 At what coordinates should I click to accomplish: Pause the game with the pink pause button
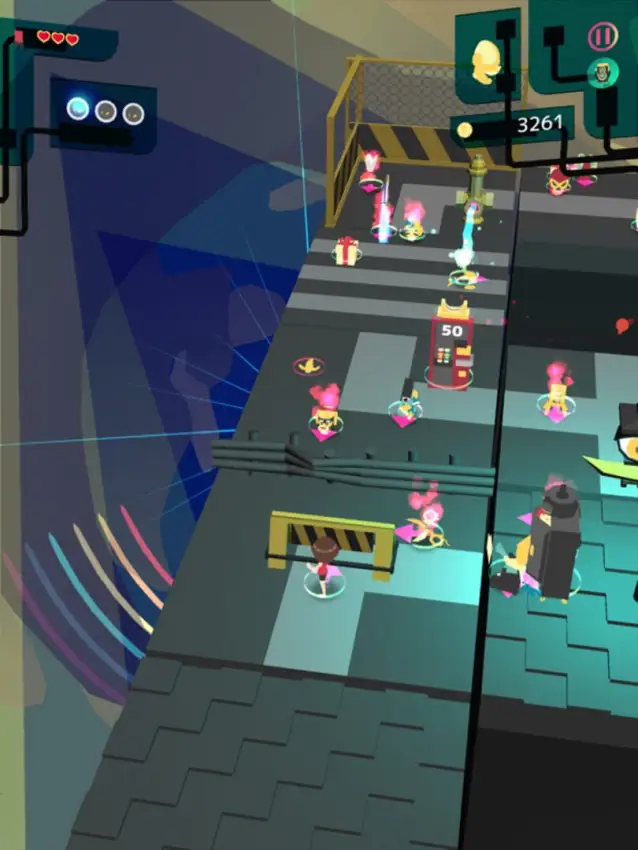602,37
